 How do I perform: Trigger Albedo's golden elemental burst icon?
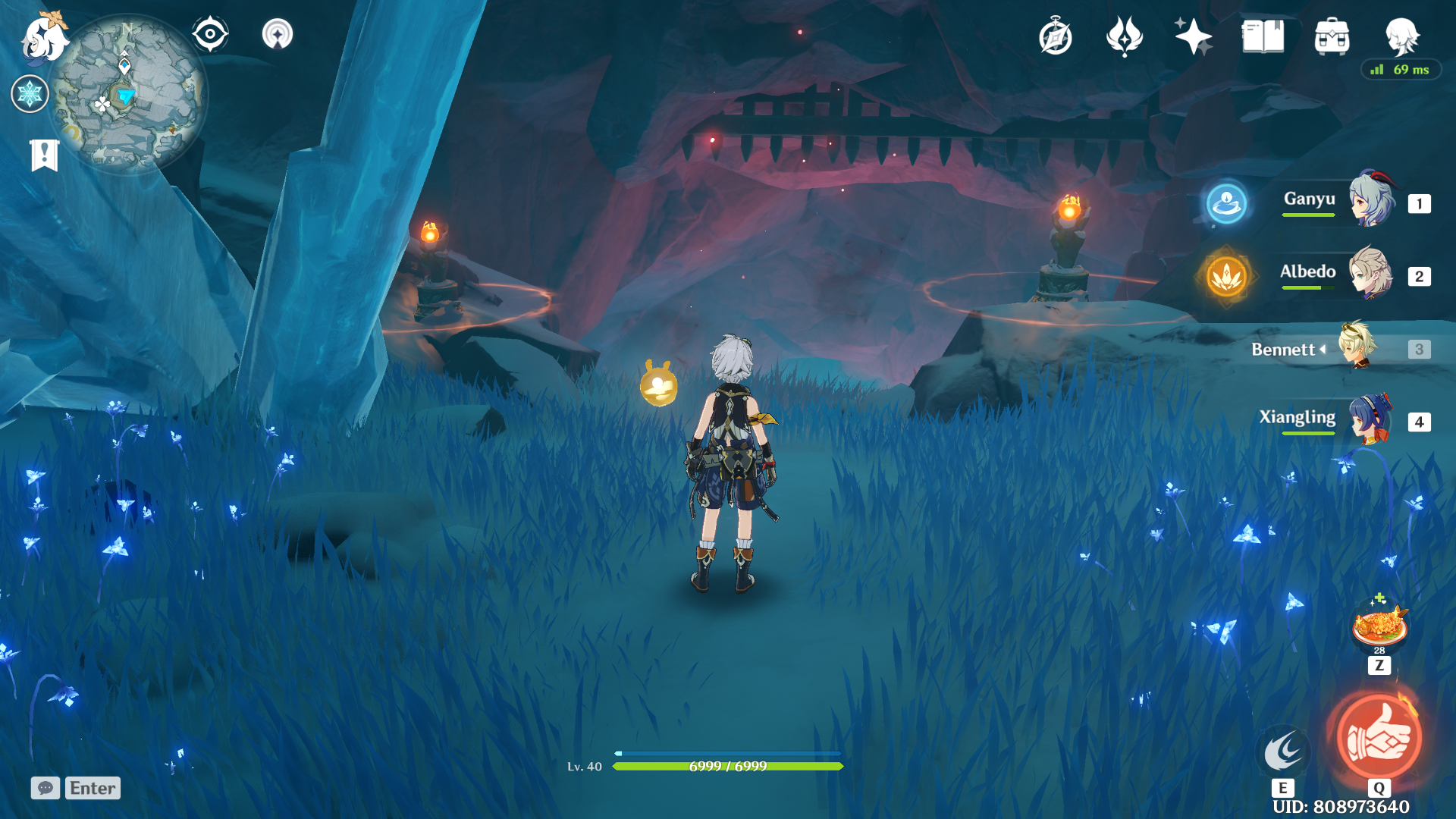[x=1226, y=276]
